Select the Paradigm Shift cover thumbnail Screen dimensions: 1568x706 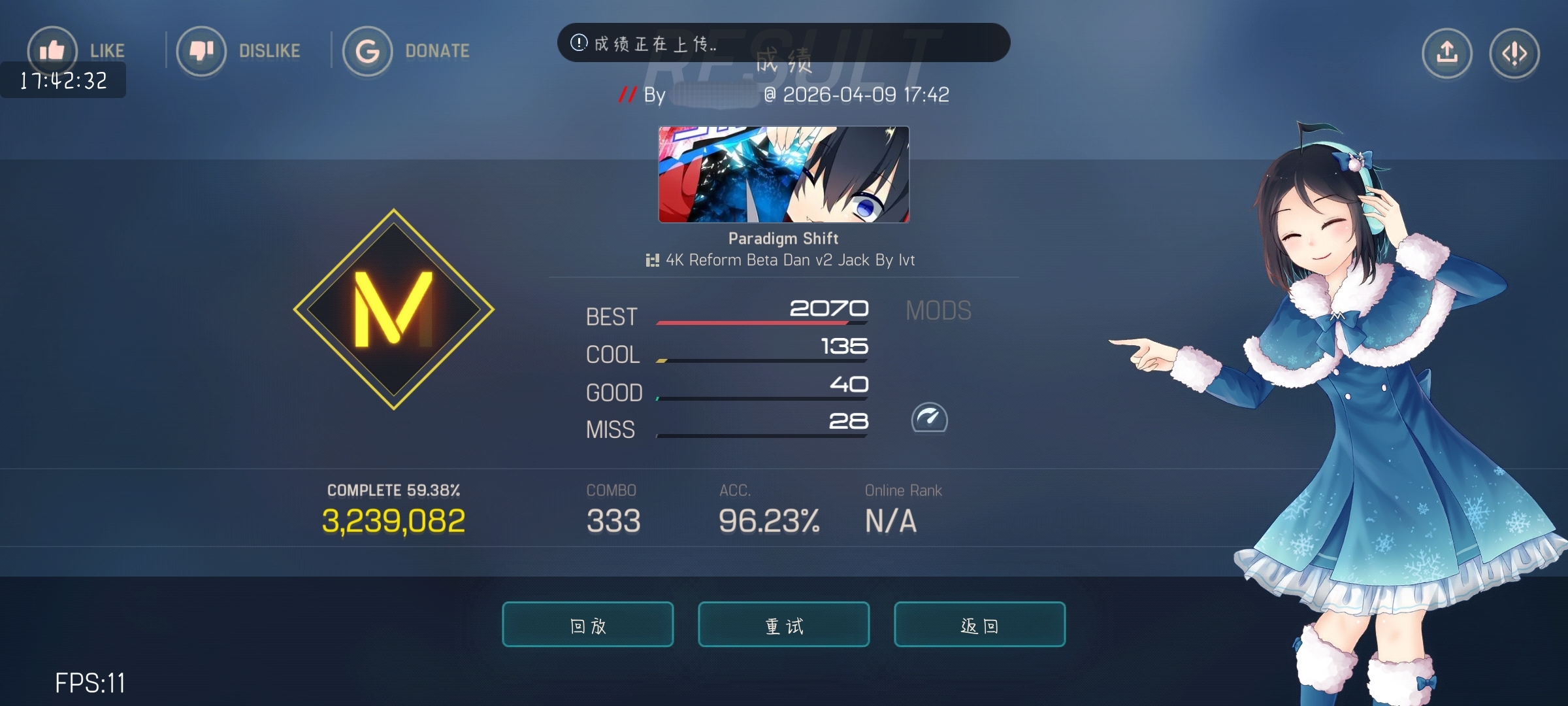pos(783,175)
